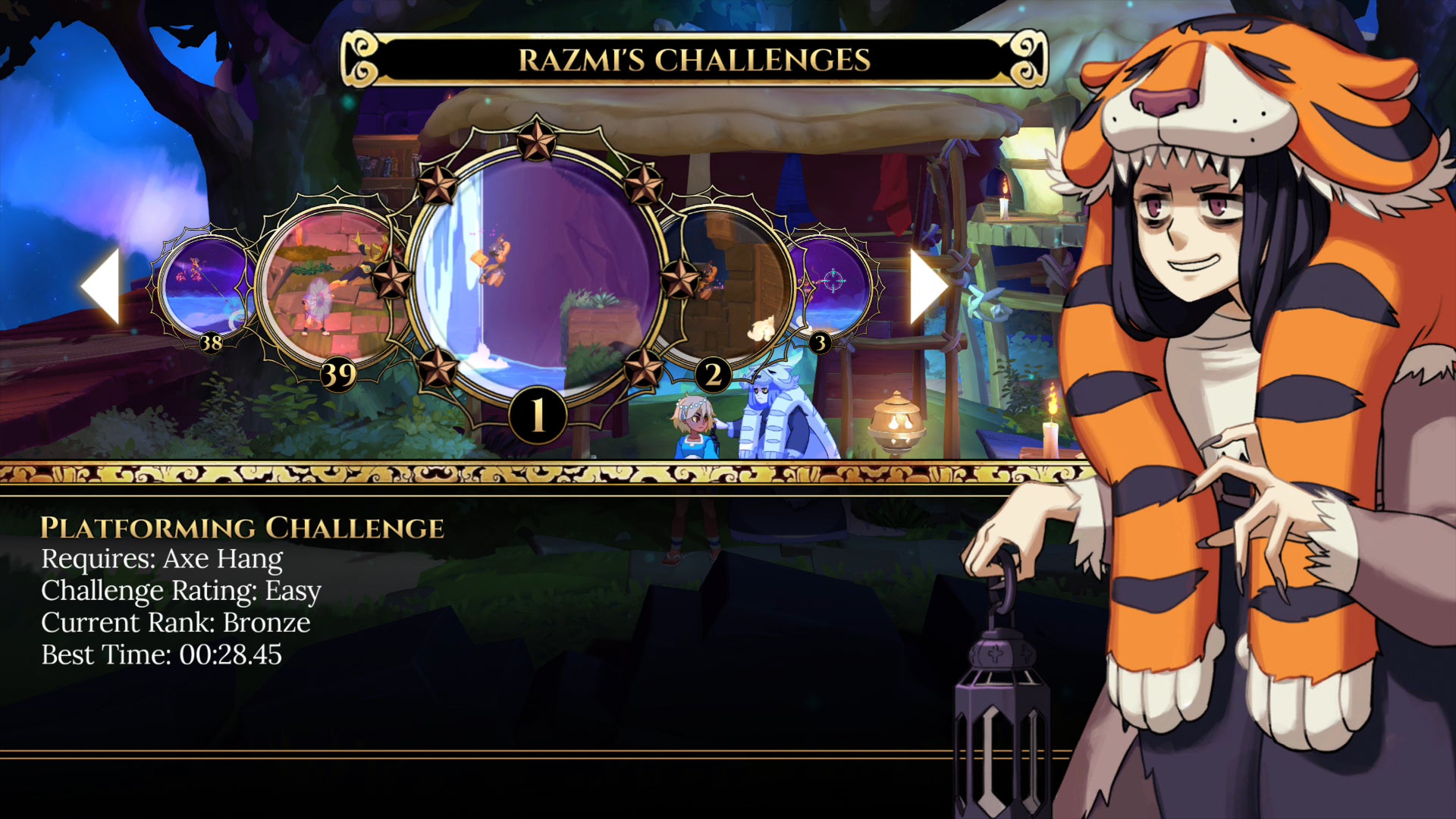
Task: Toggle challenge 3's number badge
Action: [x=819, y=343]
